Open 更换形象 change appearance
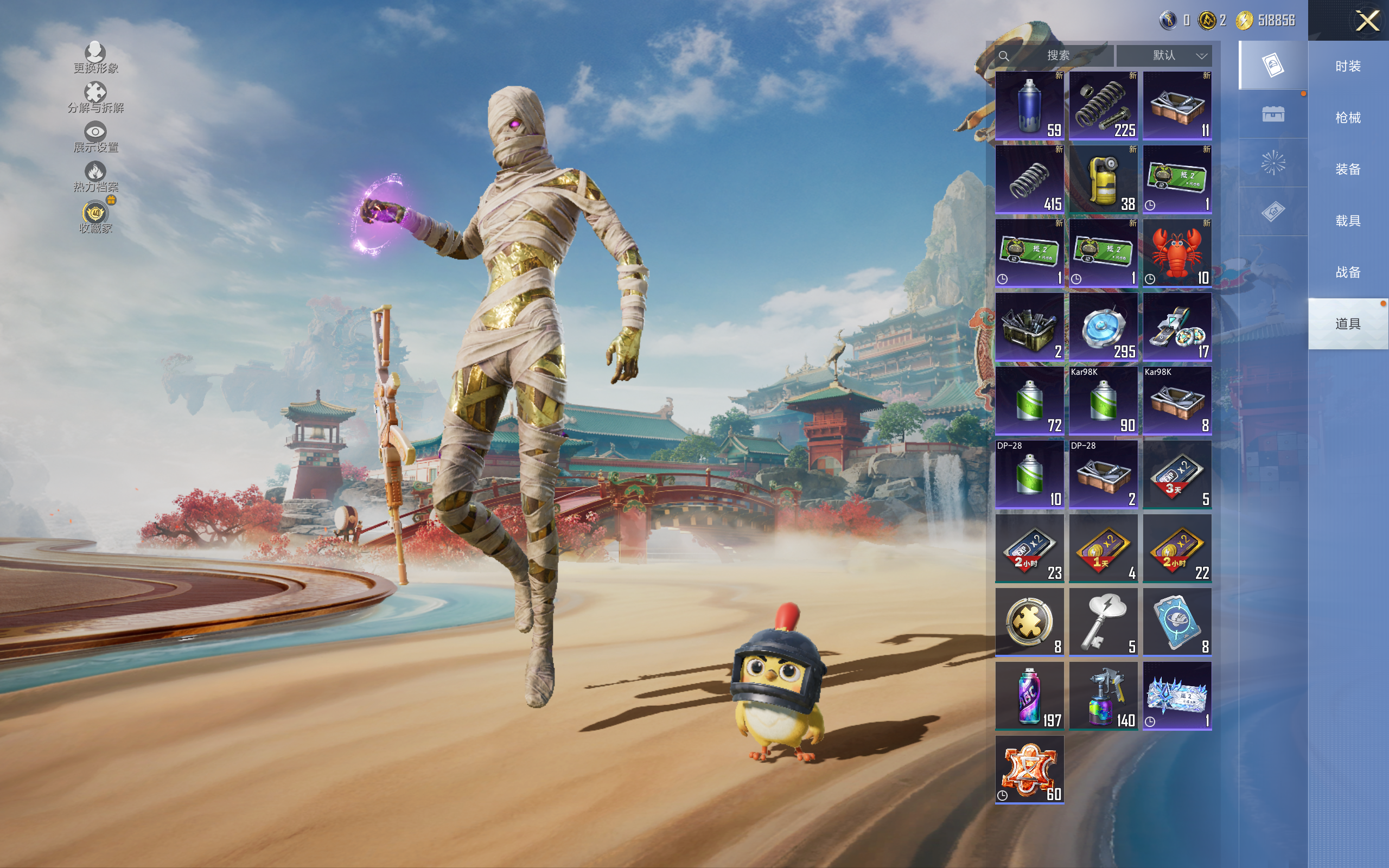 coord(95,58)
